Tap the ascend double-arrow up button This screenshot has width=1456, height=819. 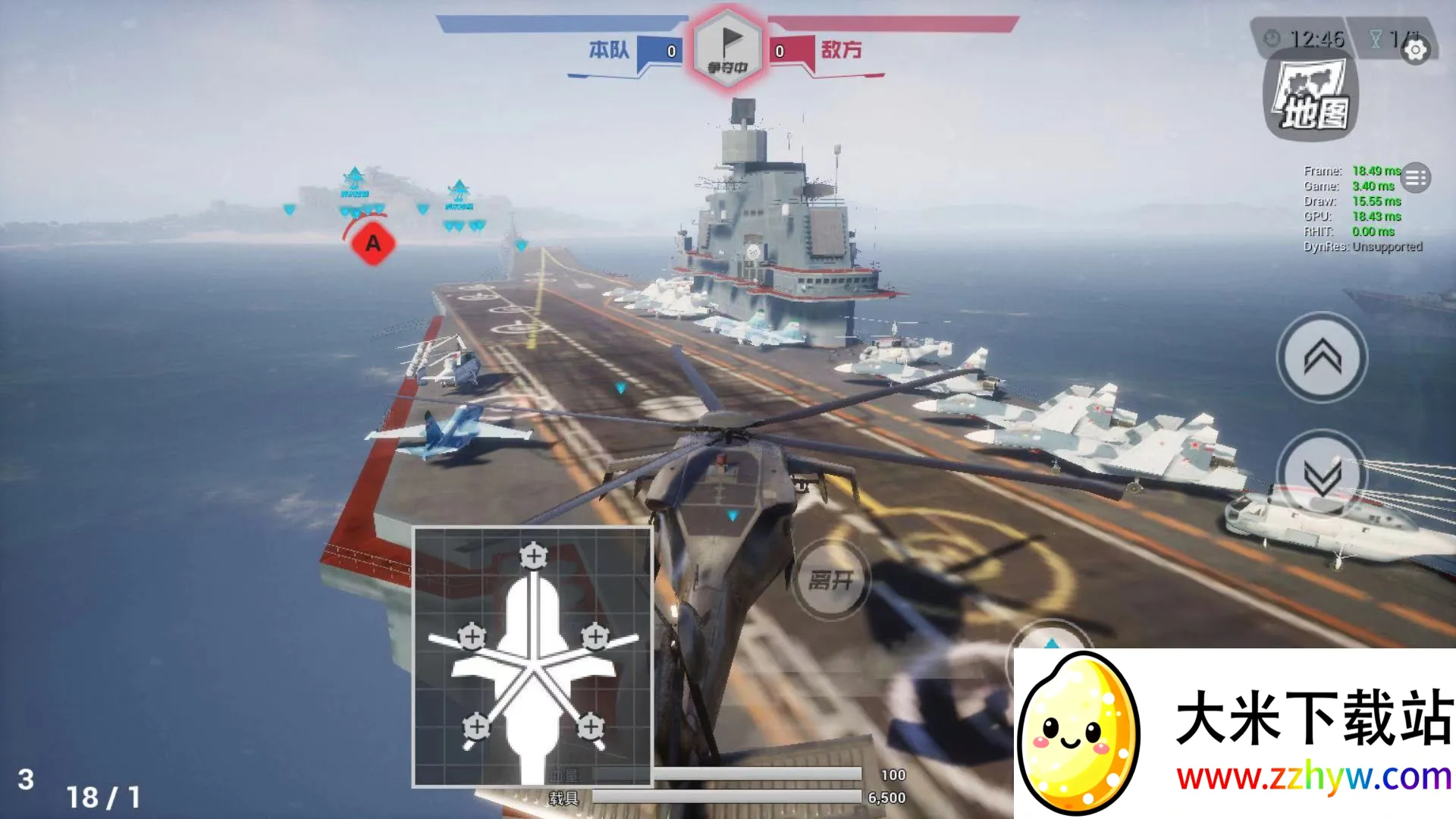1322,356
